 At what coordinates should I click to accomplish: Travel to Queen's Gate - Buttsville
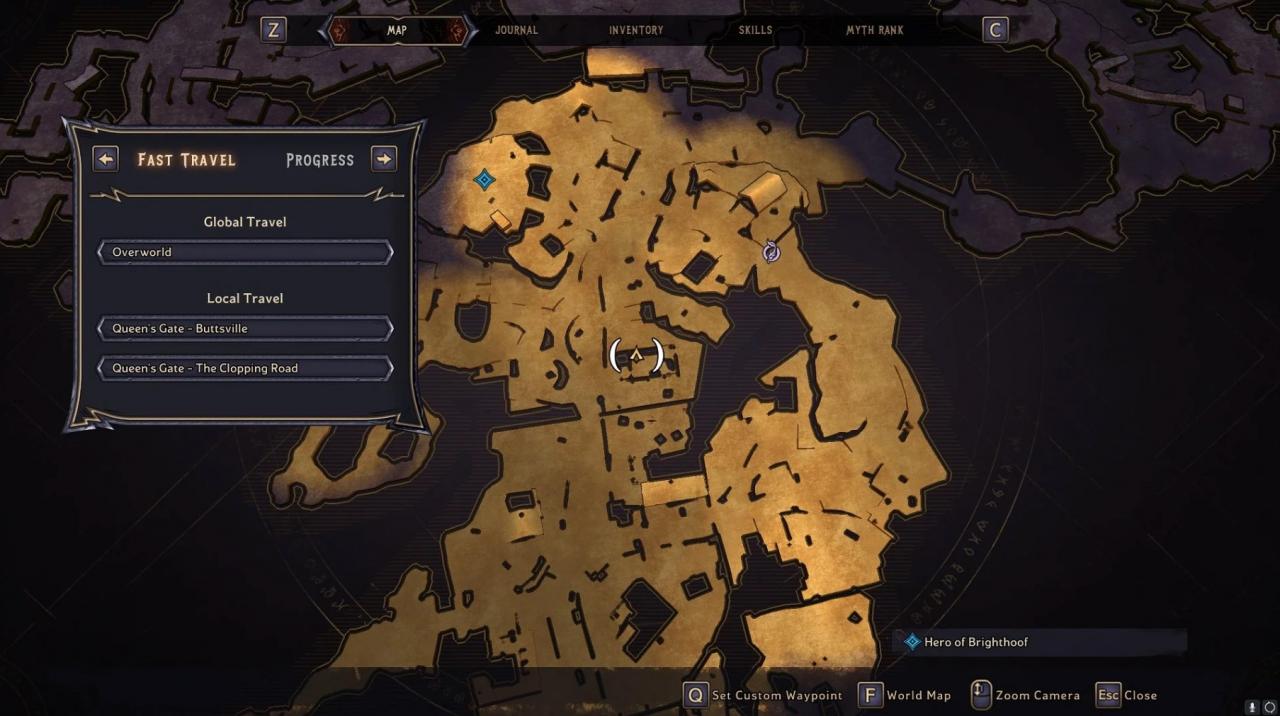tap(245, 328)
